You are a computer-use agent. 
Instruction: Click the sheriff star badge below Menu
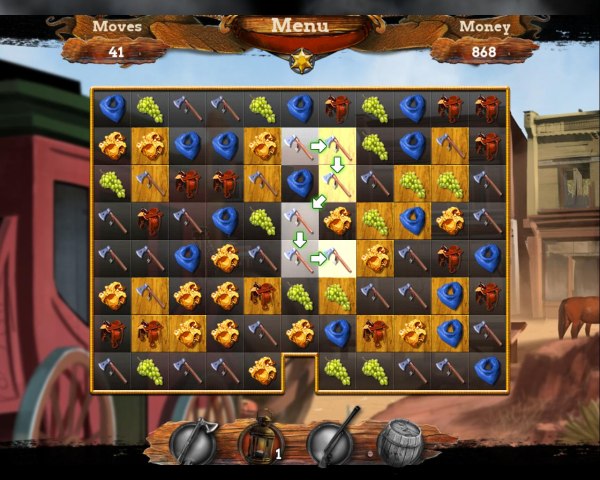click(x=300, y=63)
